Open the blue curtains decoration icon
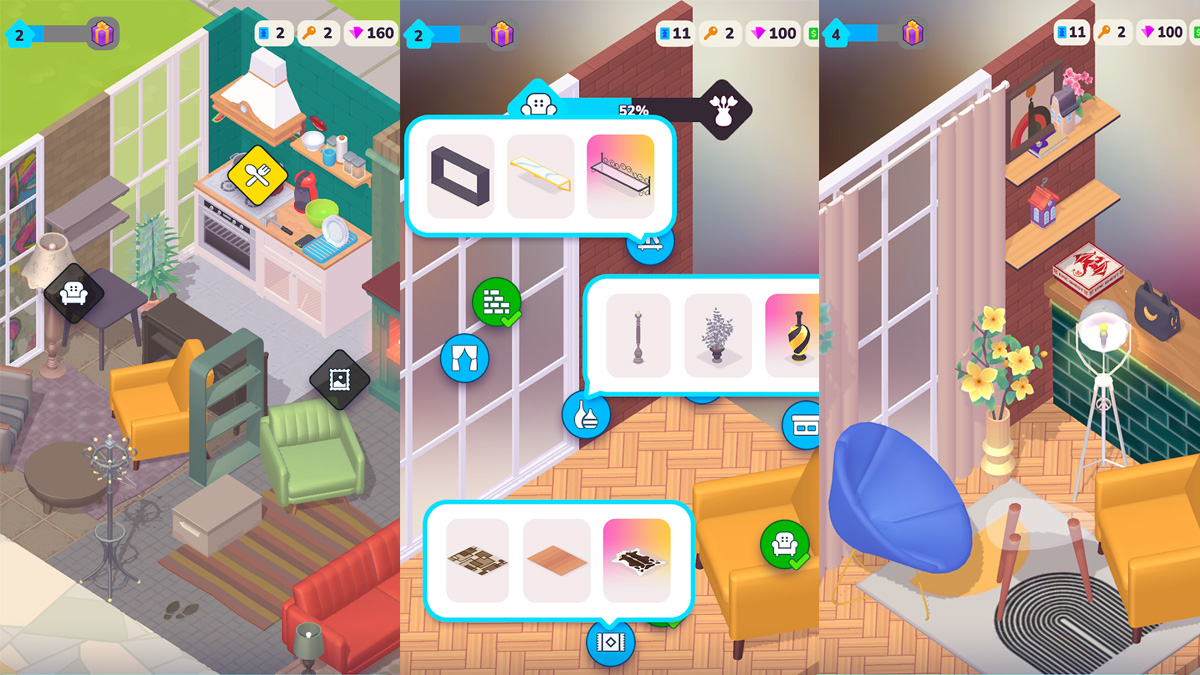Image resolution: width=1200 pixels, height=675 pixels. (x=464, y=358)
